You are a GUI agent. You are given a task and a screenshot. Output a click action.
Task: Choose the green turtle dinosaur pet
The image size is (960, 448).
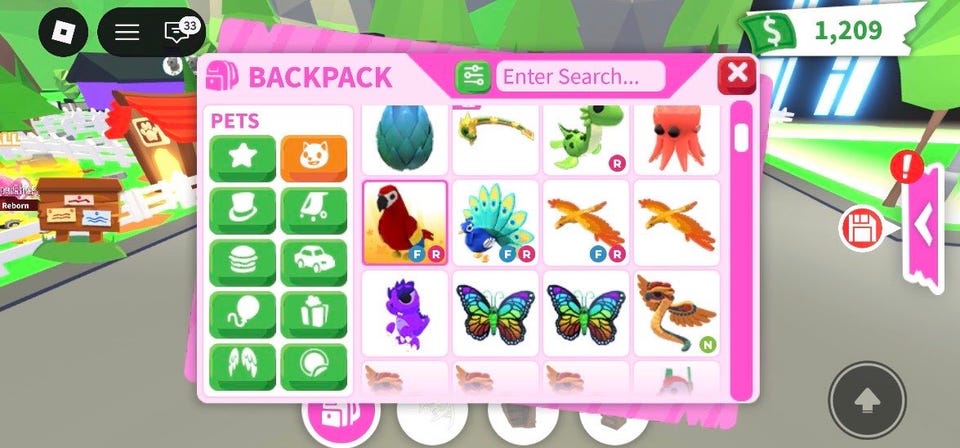pos(586,139)
